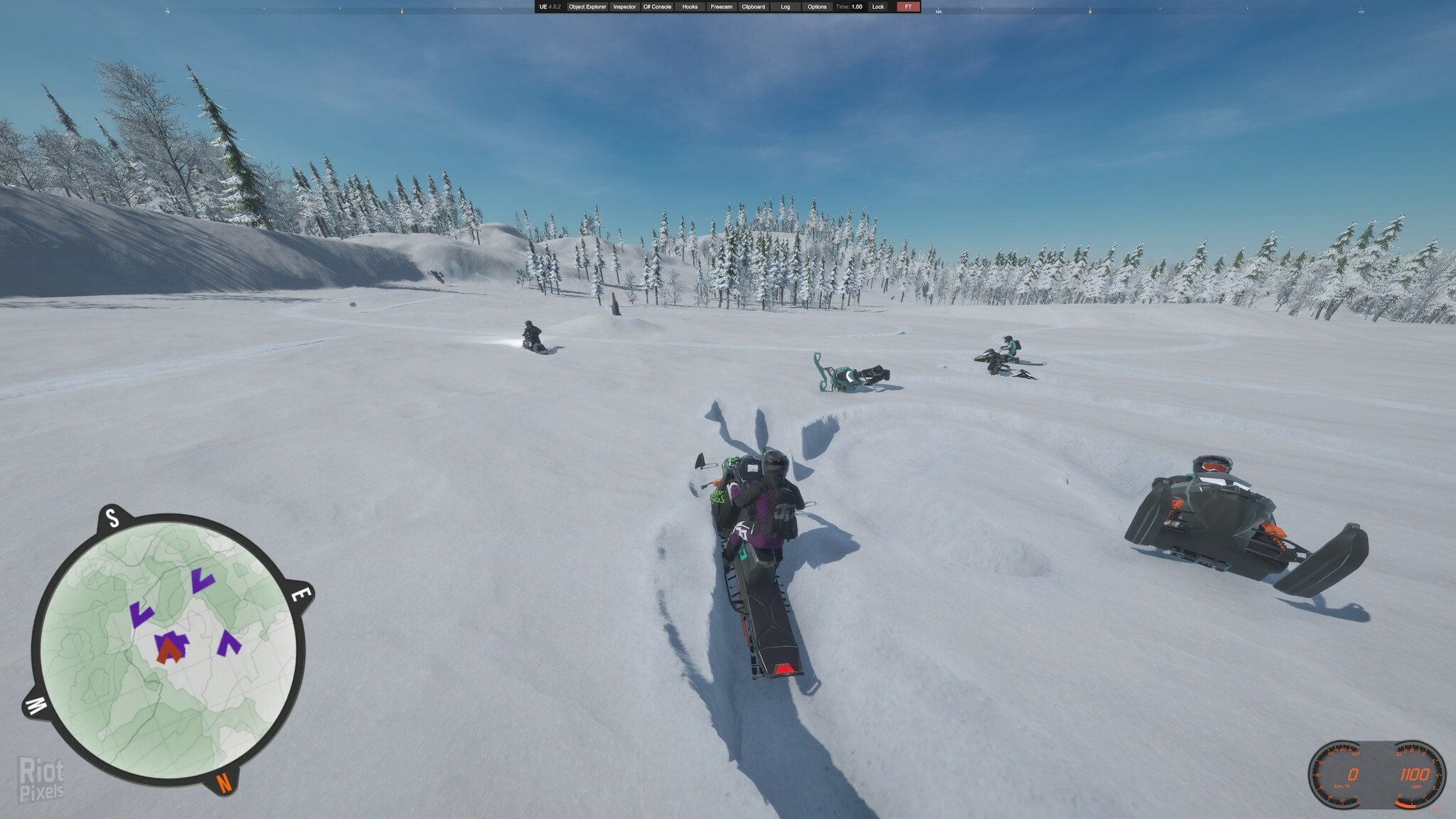Expand the Hooks panel

pyautogui.click(x=690, y=6)
